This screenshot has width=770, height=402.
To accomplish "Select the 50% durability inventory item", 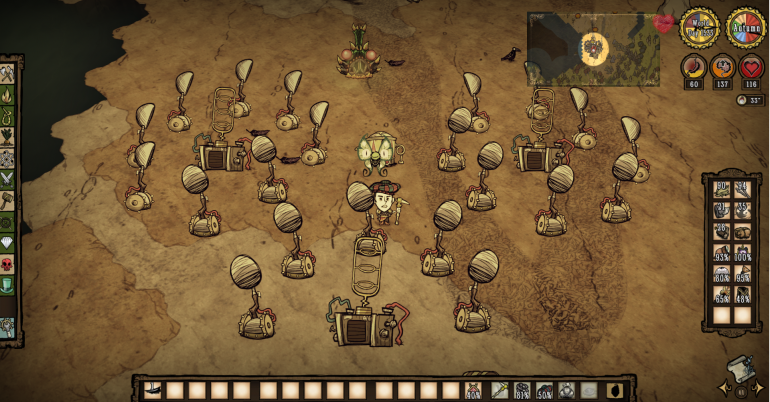I will coord(545,390).
